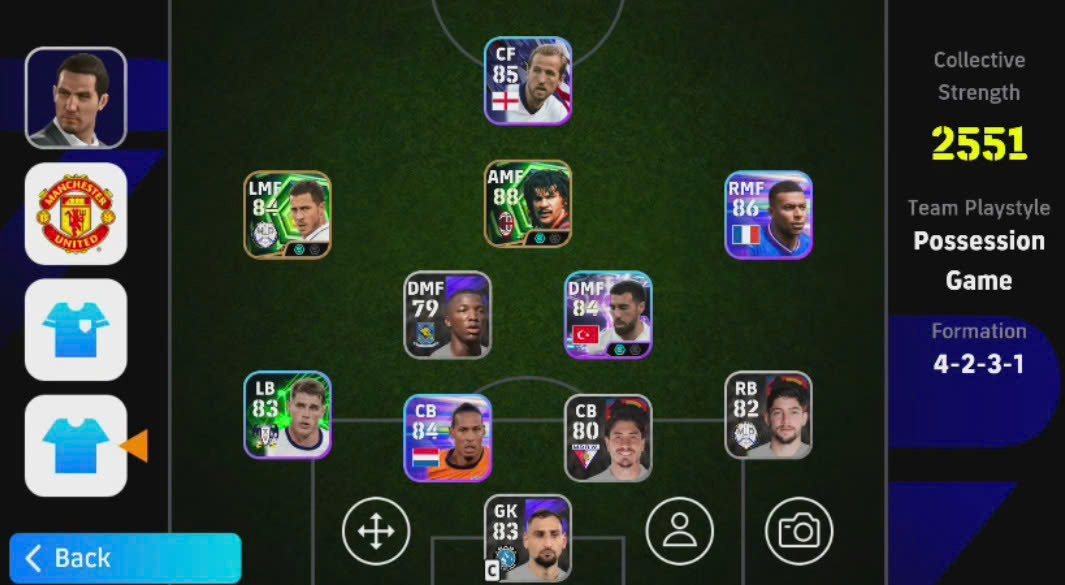Image resolution: width=1065 pixels, height=585 pixels.
Task: Choose the AMF 88 player card
Action: [x=528, y=204]
